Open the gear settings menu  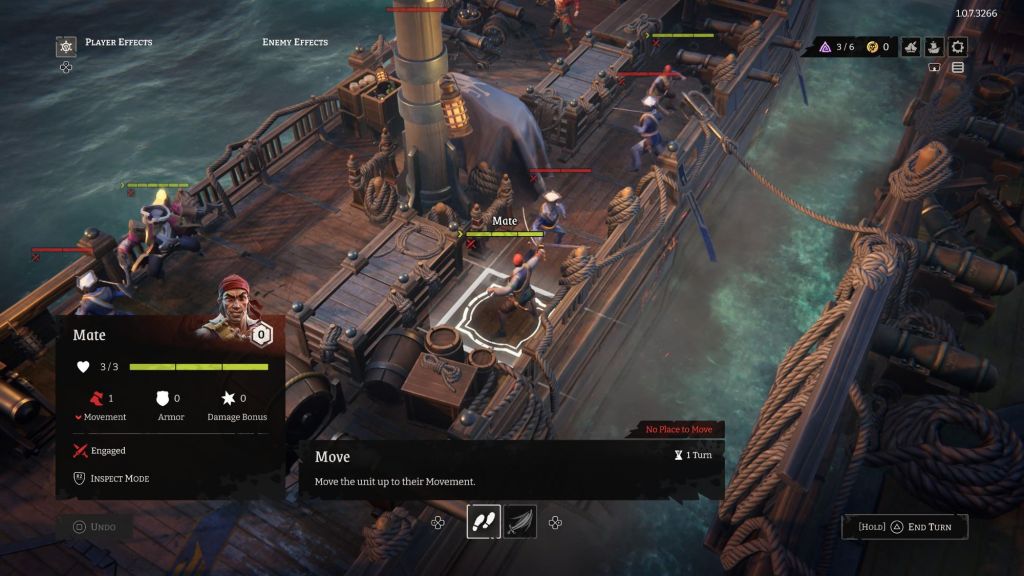(958, 47)
